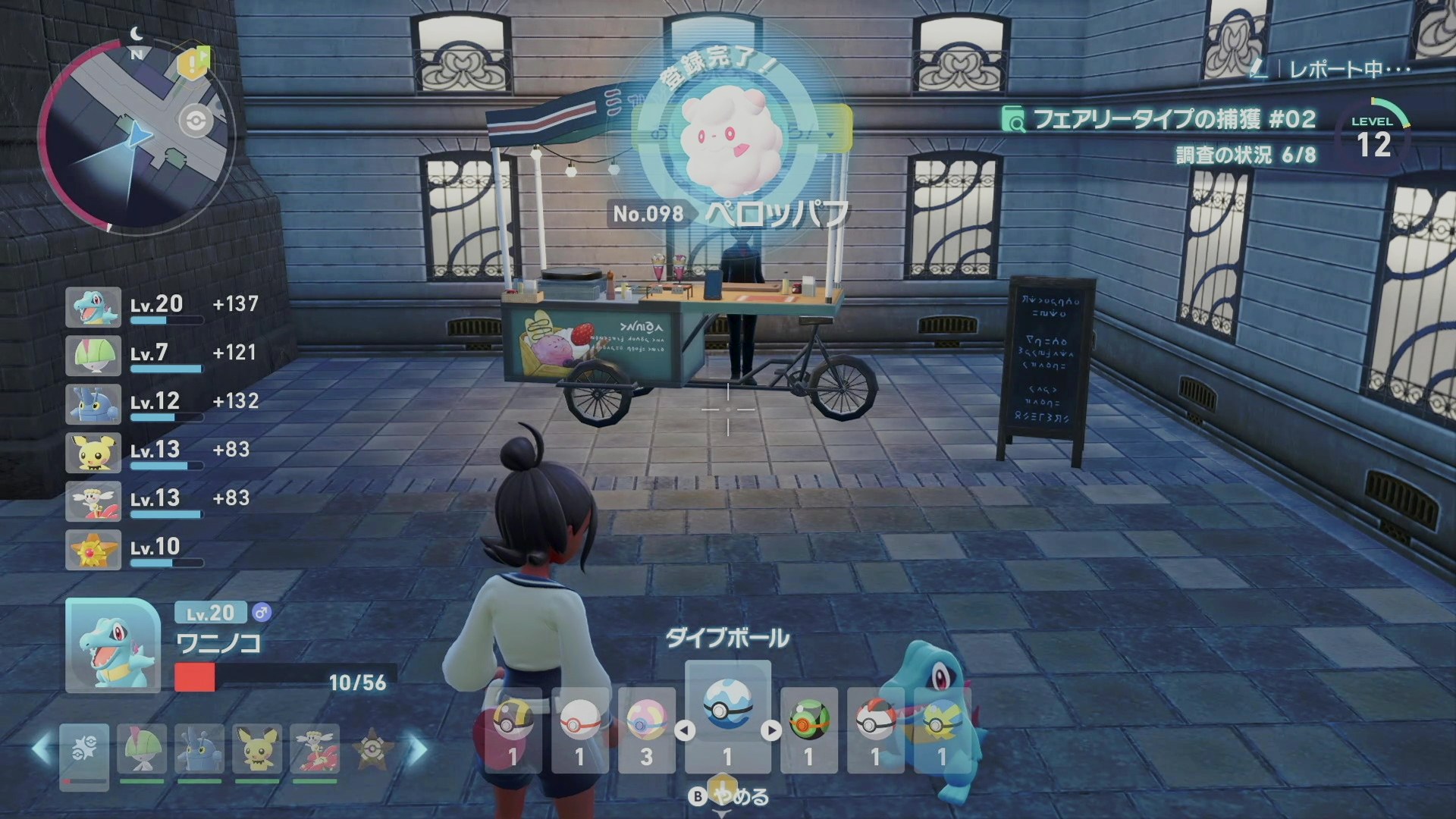Screen dimensions: 1456x819
Task: Select the Flabébé thumbnail with green health bar
Action: click(x=315, y=750)
